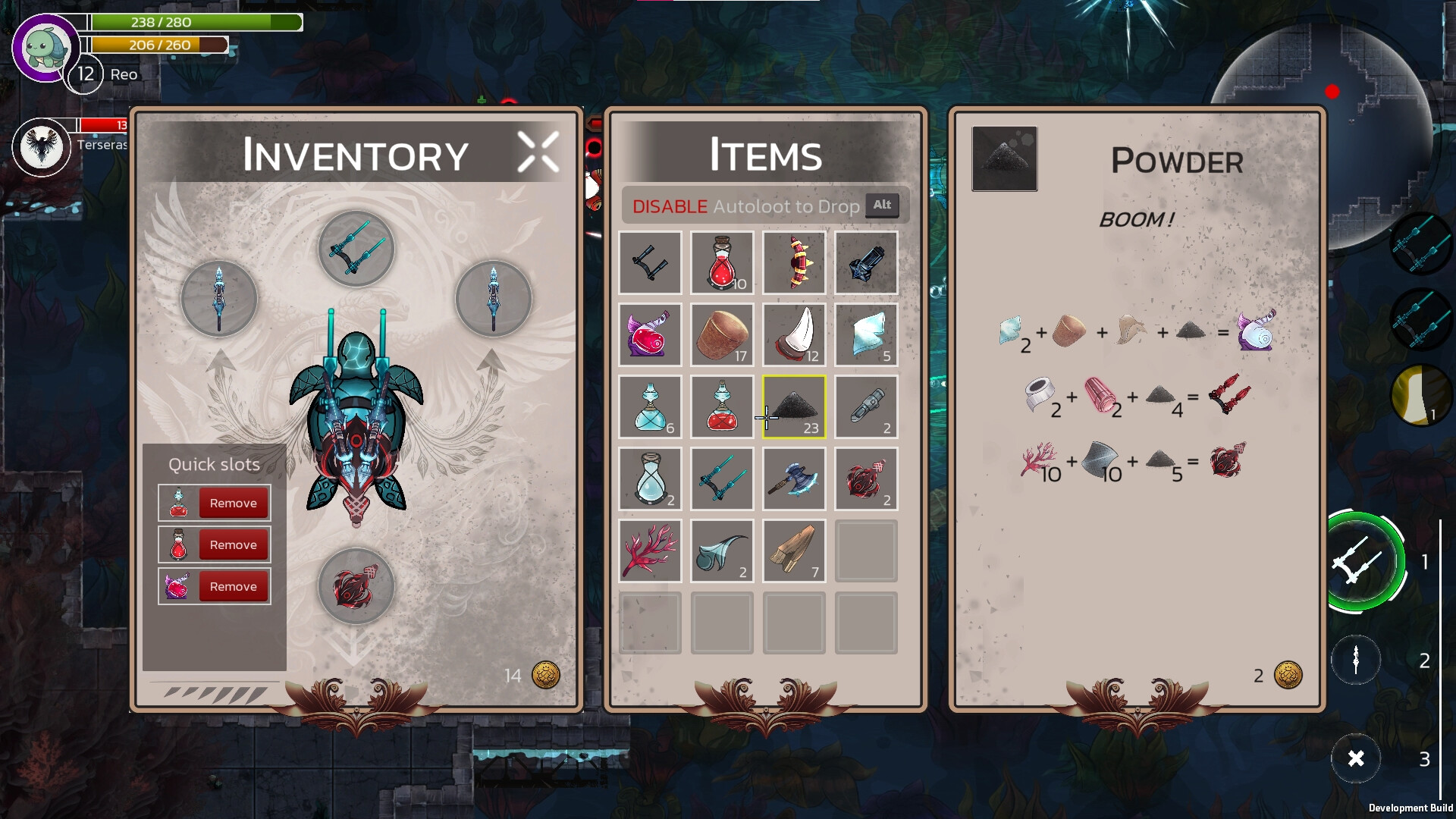The height and width of the screenshot is (819, 1456).
Task: Select the Powder stack of 23 in Items
Action: 794,406
